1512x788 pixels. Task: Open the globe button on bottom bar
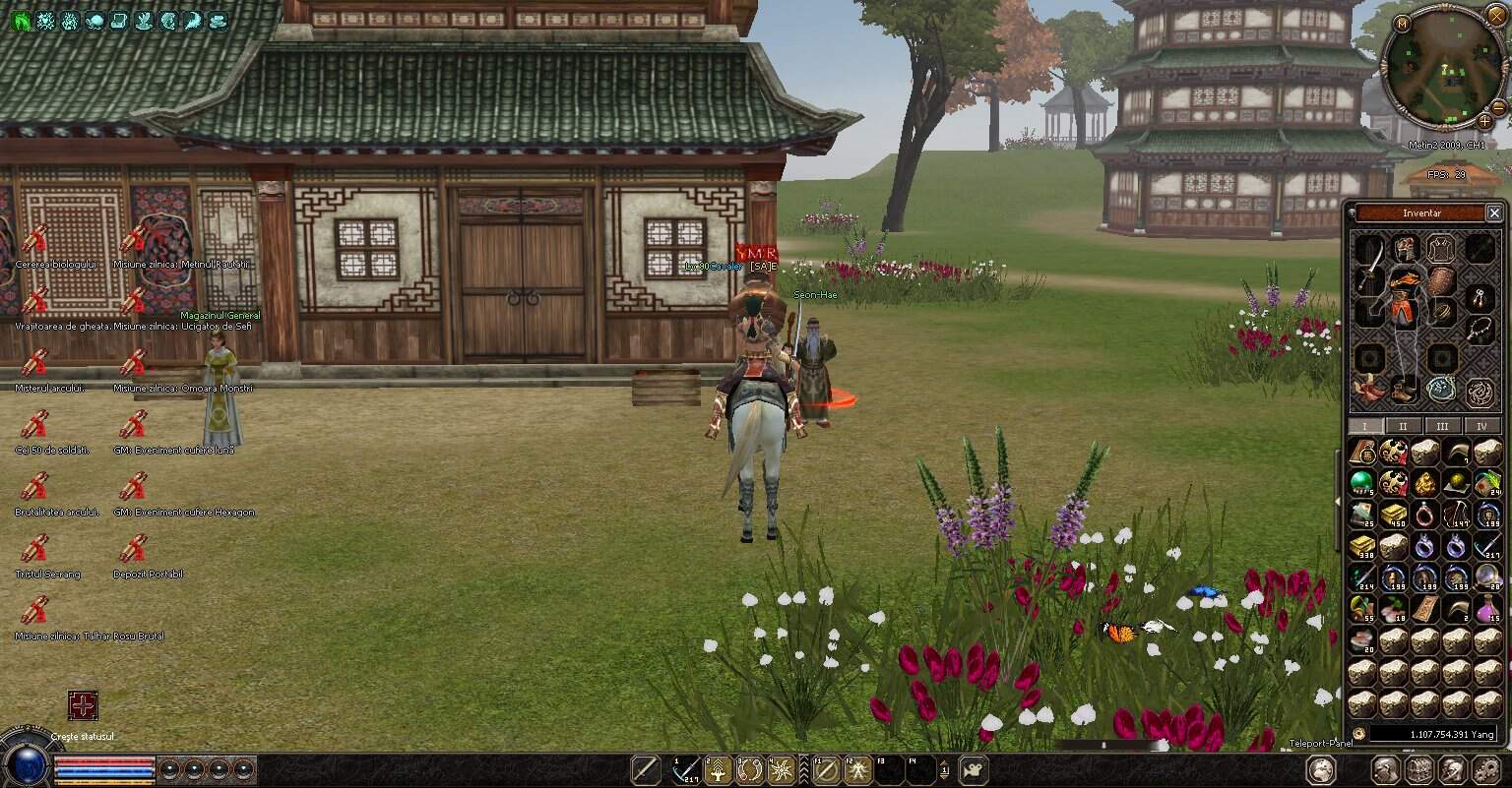point(1322,769)
